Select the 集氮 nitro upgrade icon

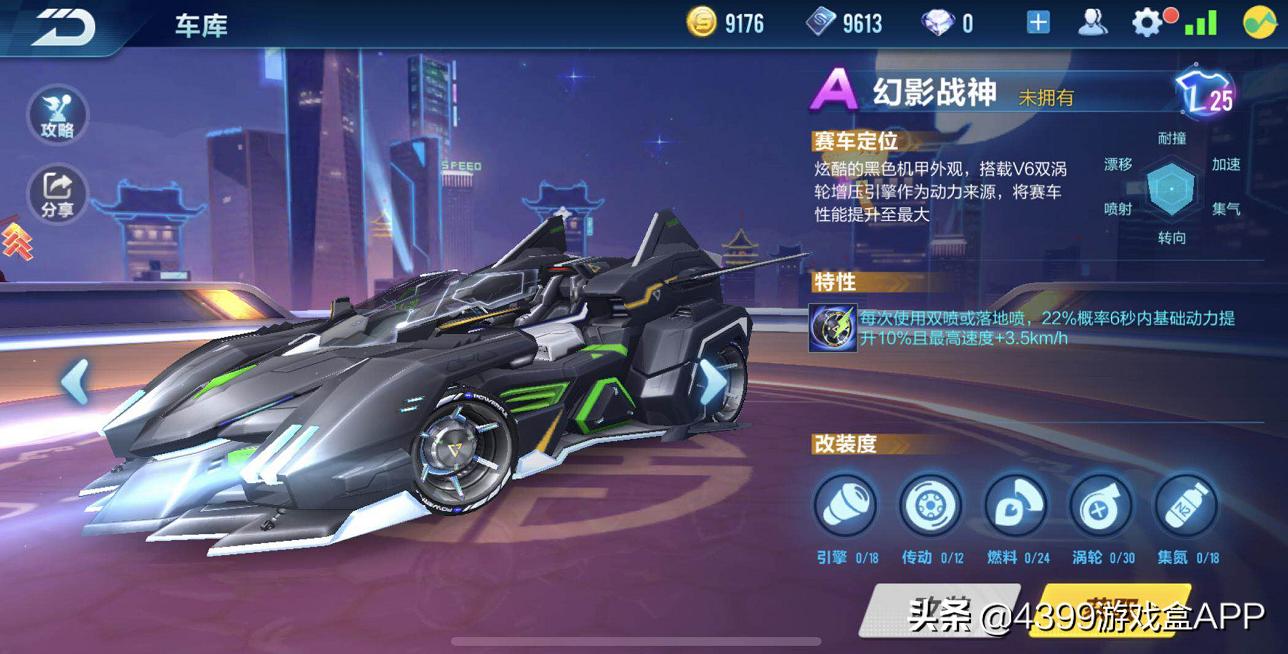coord(1186,505)
